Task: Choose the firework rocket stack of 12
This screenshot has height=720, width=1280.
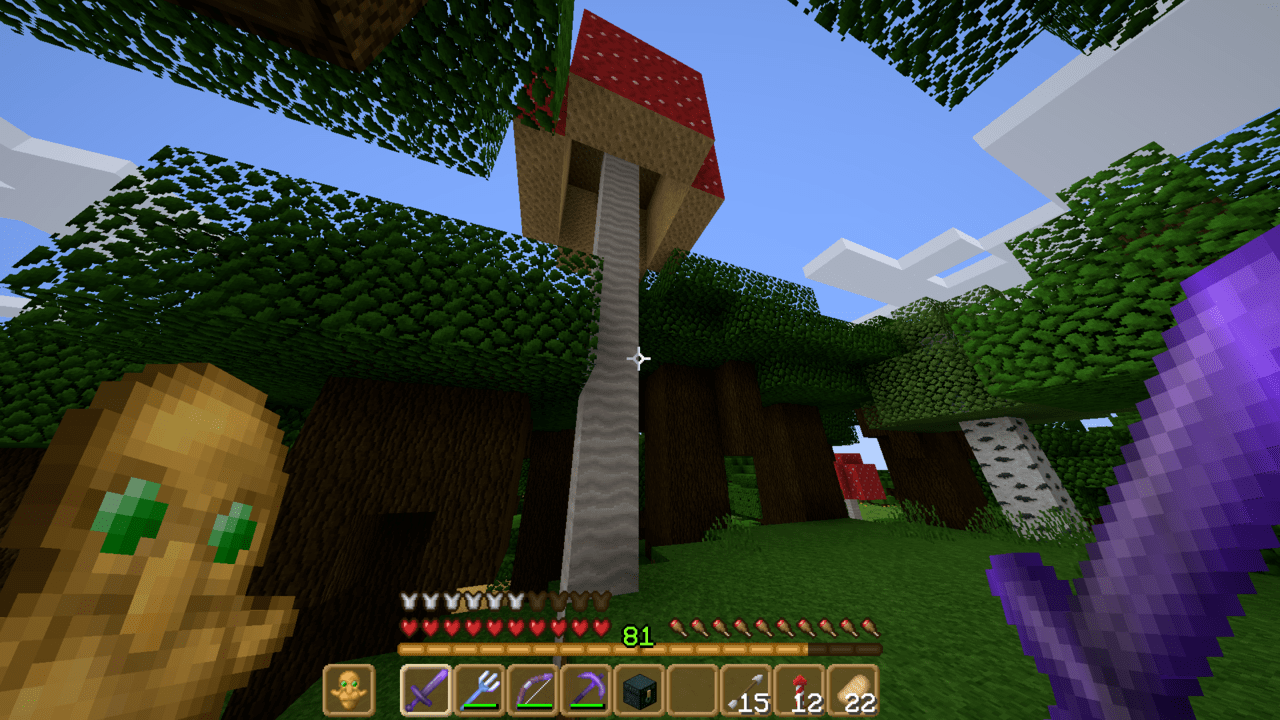Action: (x=800, y=689)
